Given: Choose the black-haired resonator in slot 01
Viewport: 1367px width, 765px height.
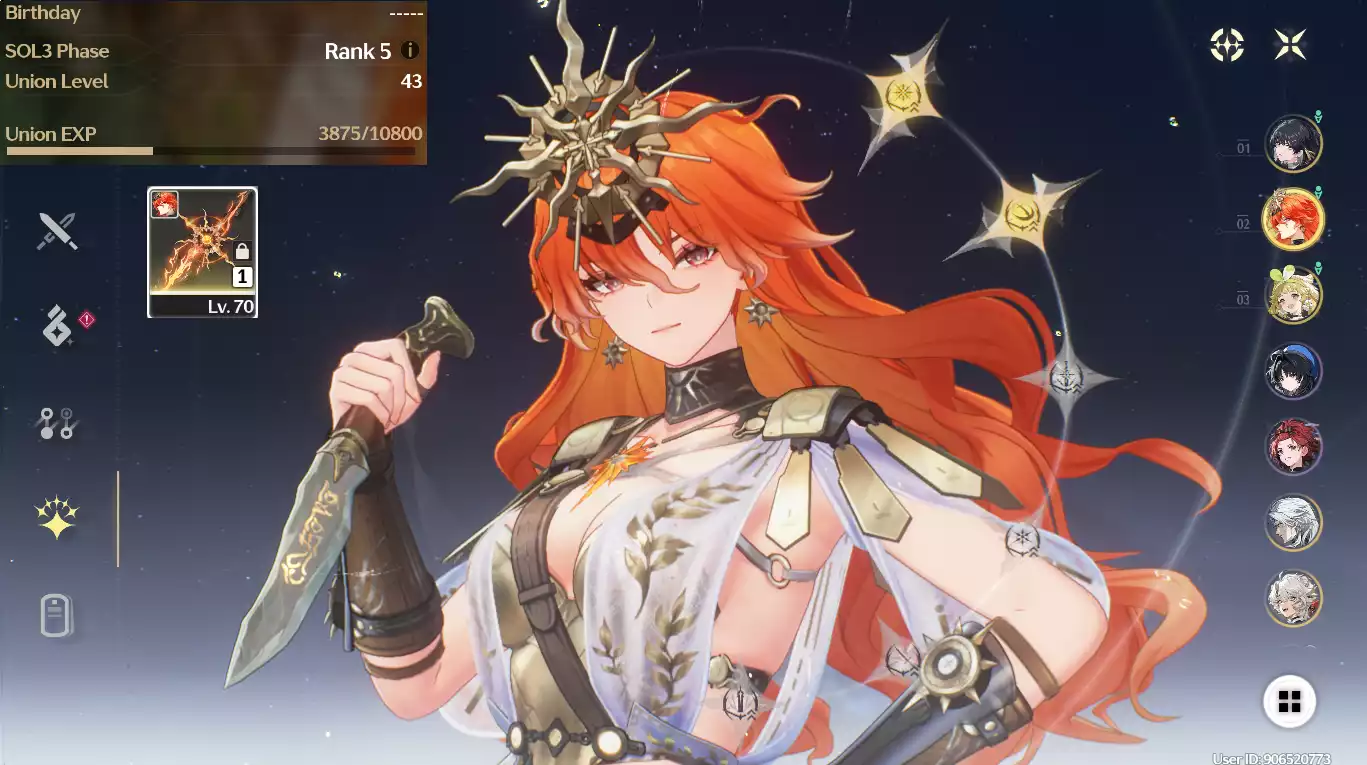Looking at the screenshot, I should pos(1293,144).
